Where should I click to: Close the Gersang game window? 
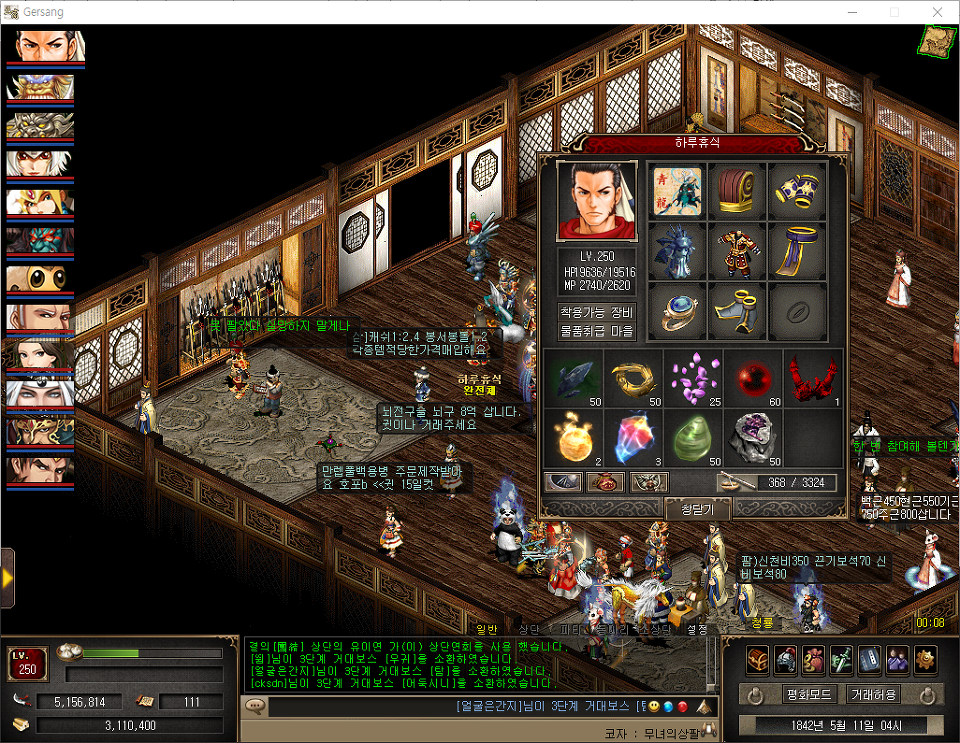937,12
